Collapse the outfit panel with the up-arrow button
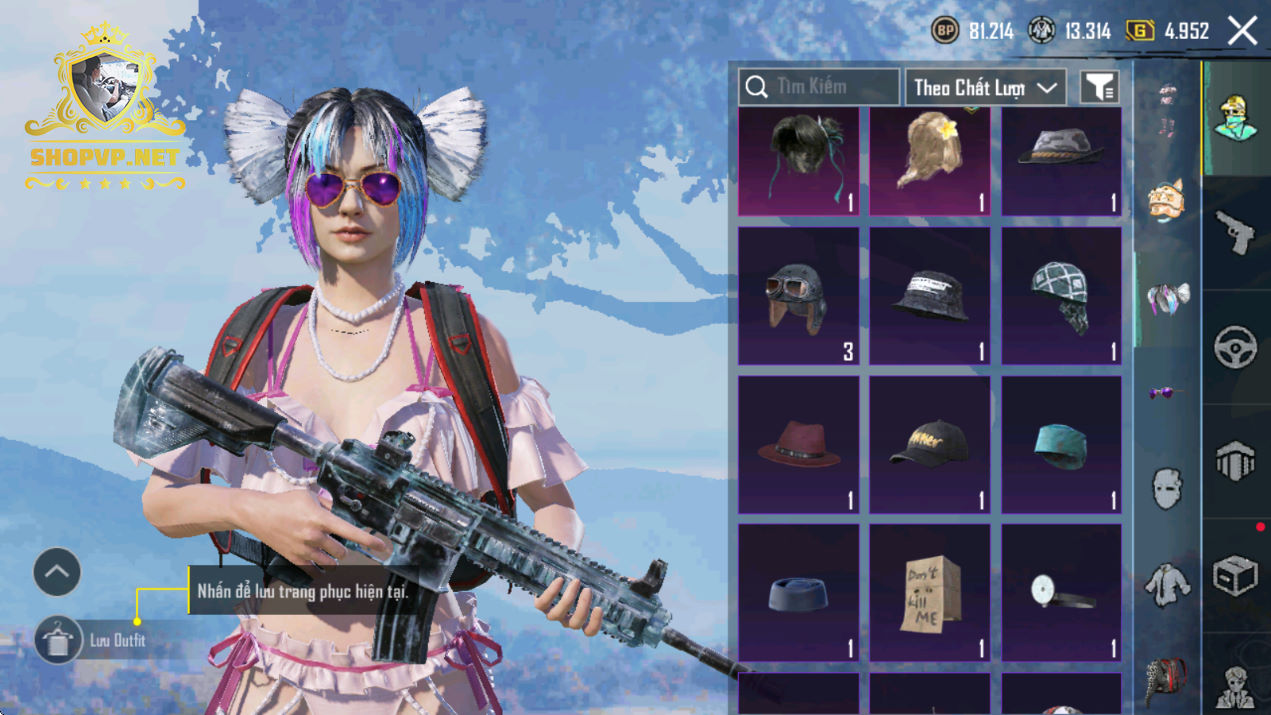1271x715 pixels. coord(57,573)
